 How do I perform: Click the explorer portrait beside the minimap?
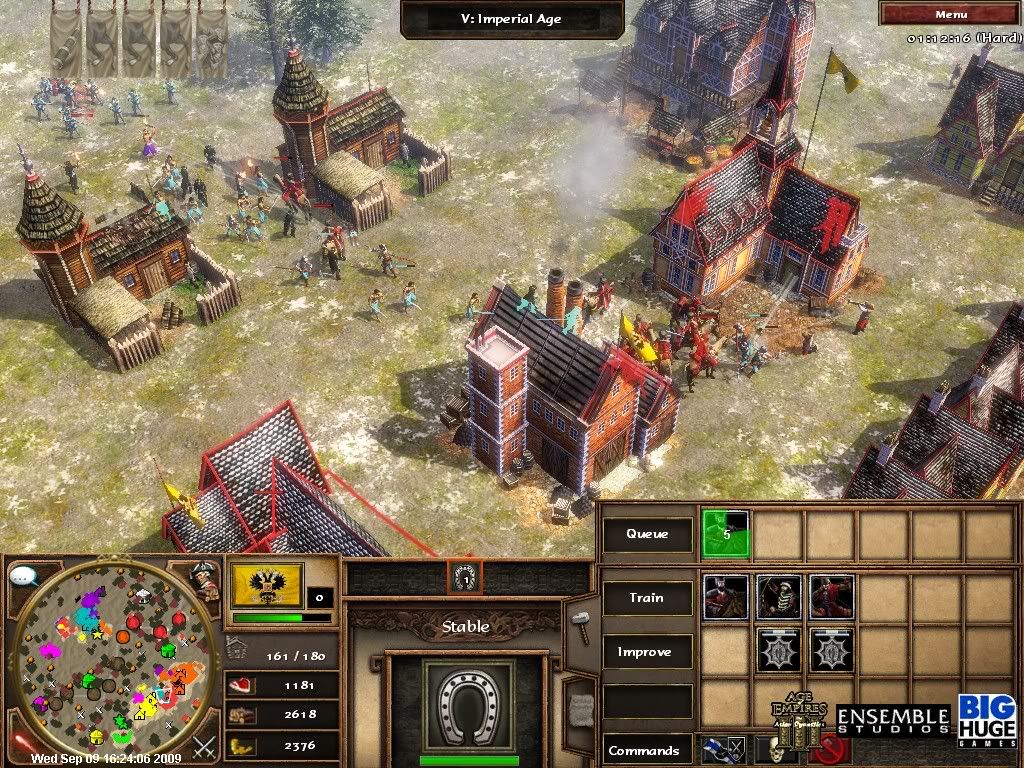206,580
